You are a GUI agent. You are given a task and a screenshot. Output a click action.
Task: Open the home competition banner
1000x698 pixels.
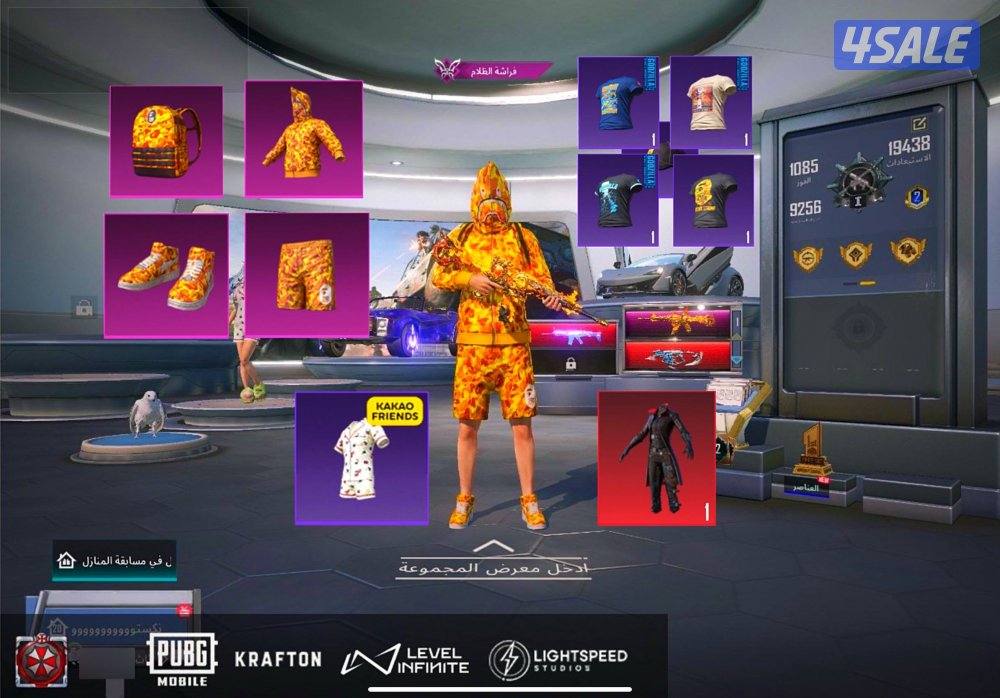114,561
